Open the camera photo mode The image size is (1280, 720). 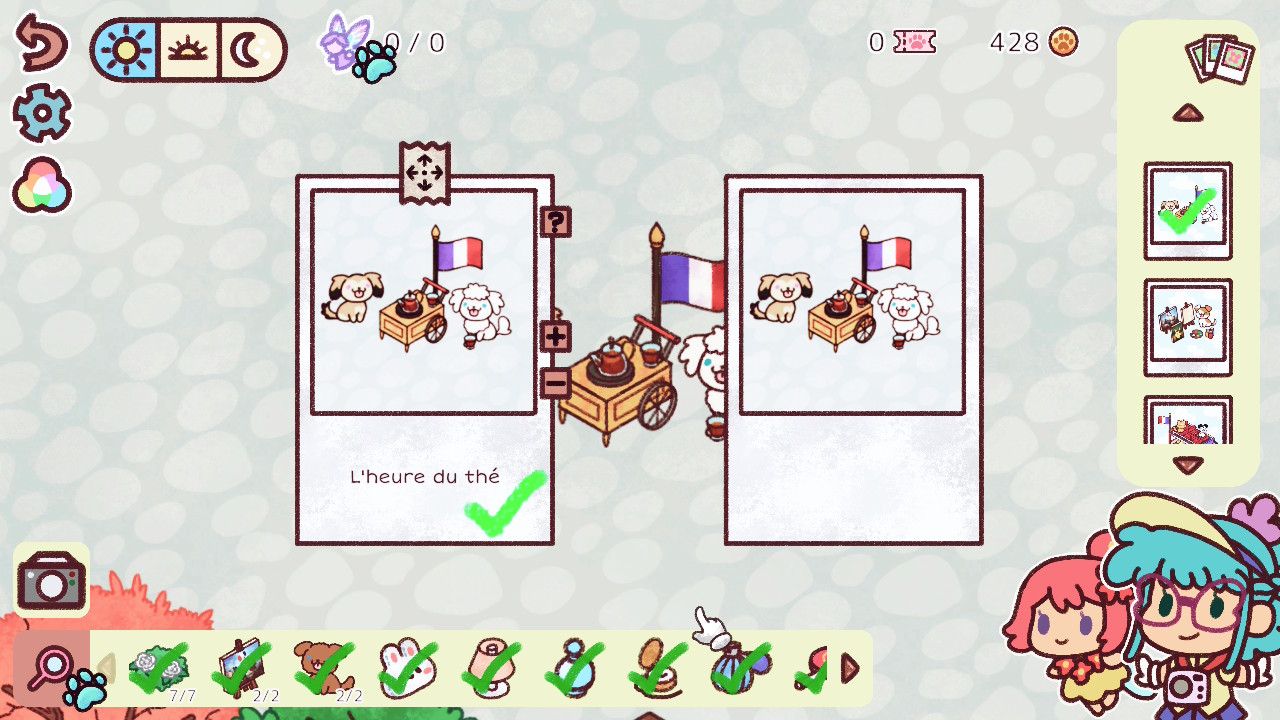coord(51,581)
